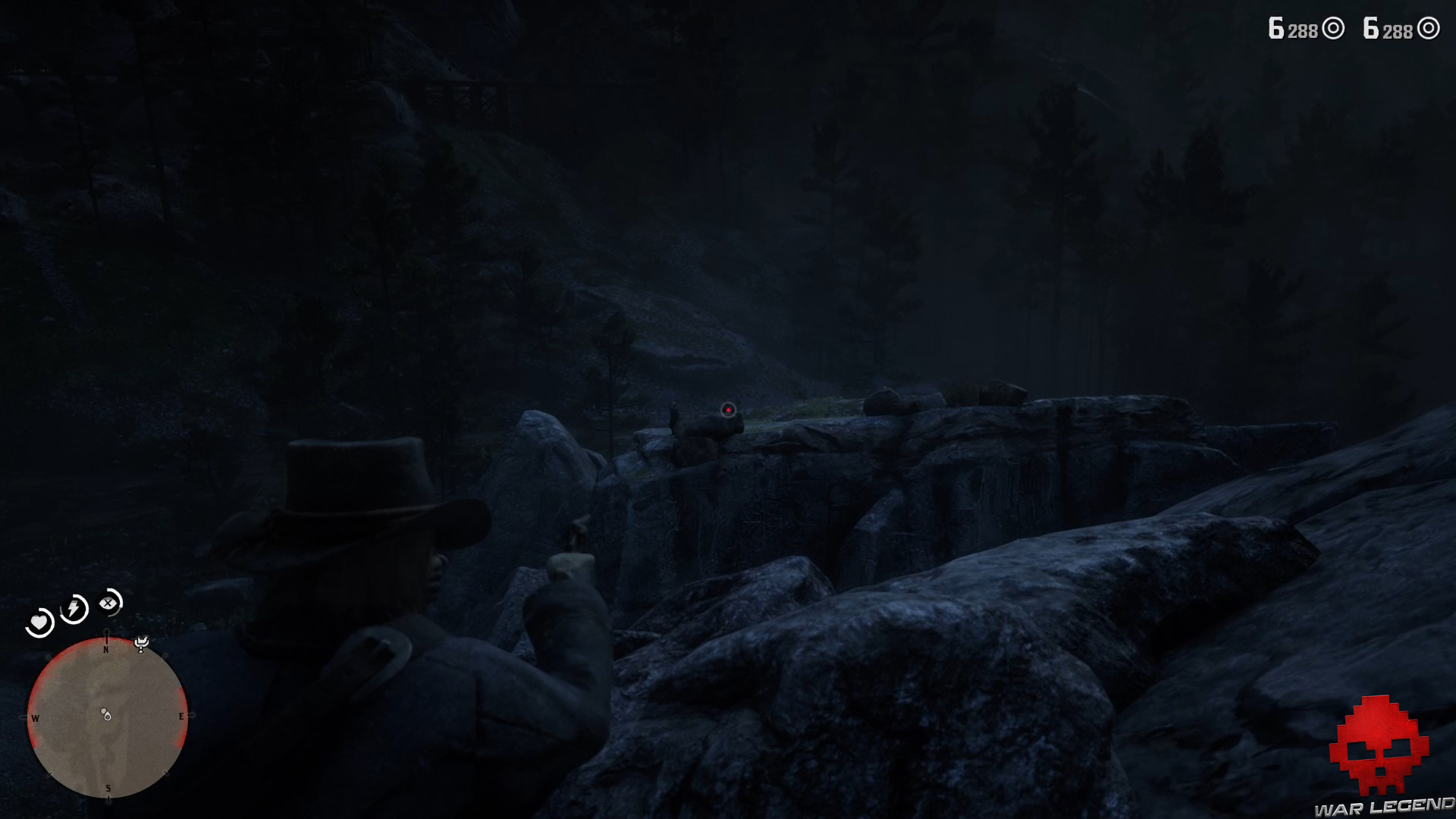This screenshot has width=1456, height=819.
Task: Toggle the red aiming reticle
Action: pyautogui.click(x=729, y=411)
